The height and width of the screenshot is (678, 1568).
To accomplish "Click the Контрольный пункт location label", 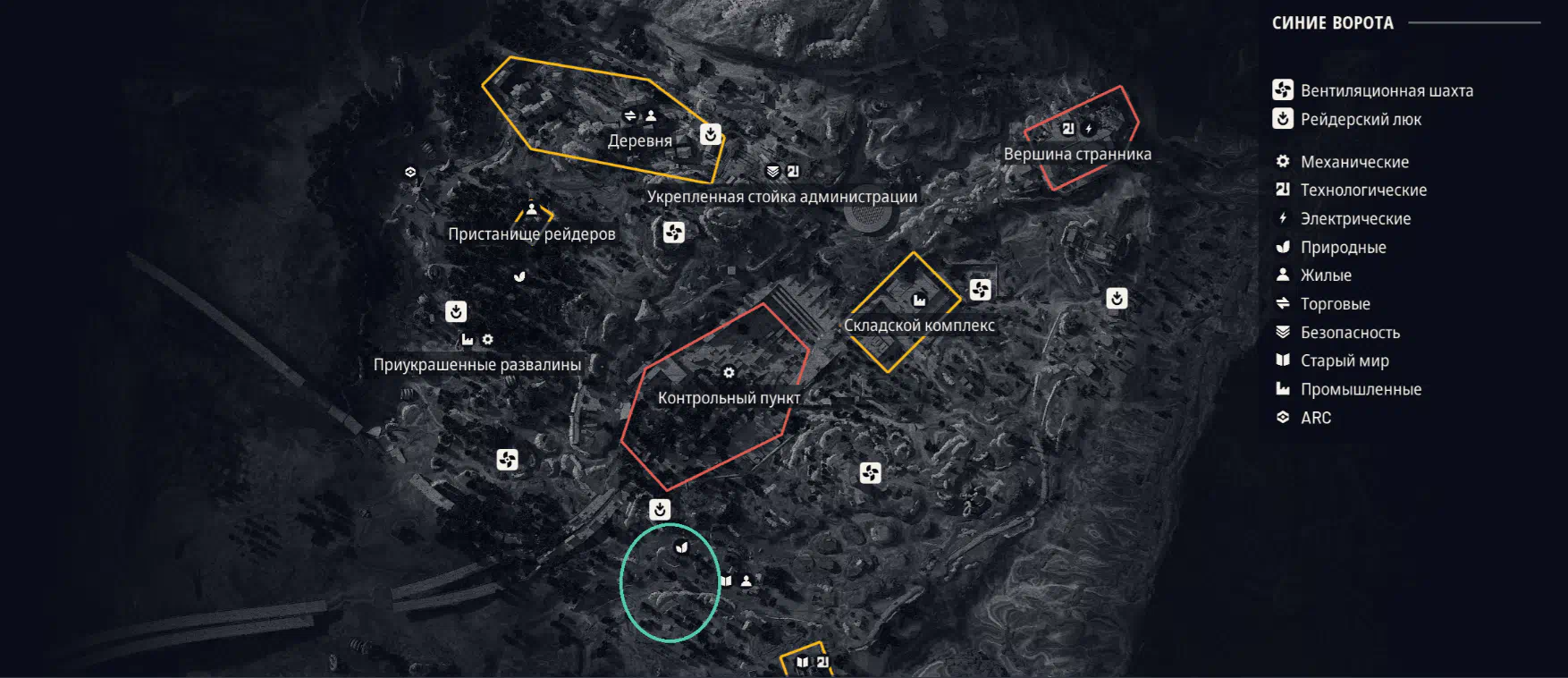I will pos(729,398).
